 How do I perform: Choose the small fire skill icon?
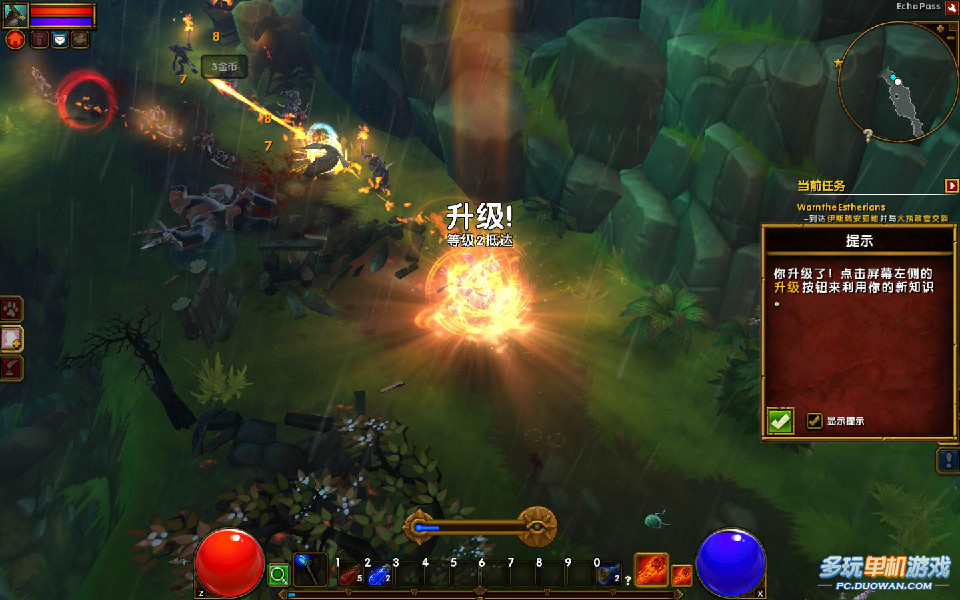(x=681, y=575)
